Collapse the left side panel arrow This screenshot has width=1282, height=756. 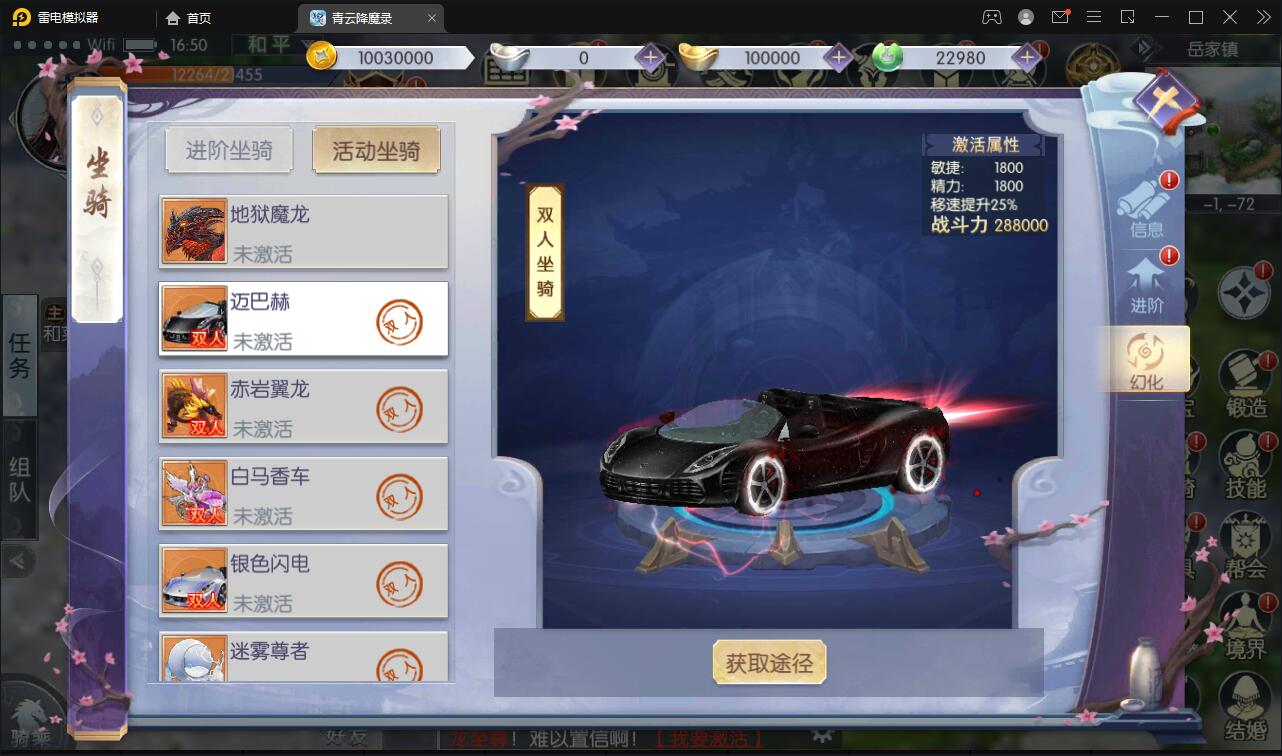(18, 562)
